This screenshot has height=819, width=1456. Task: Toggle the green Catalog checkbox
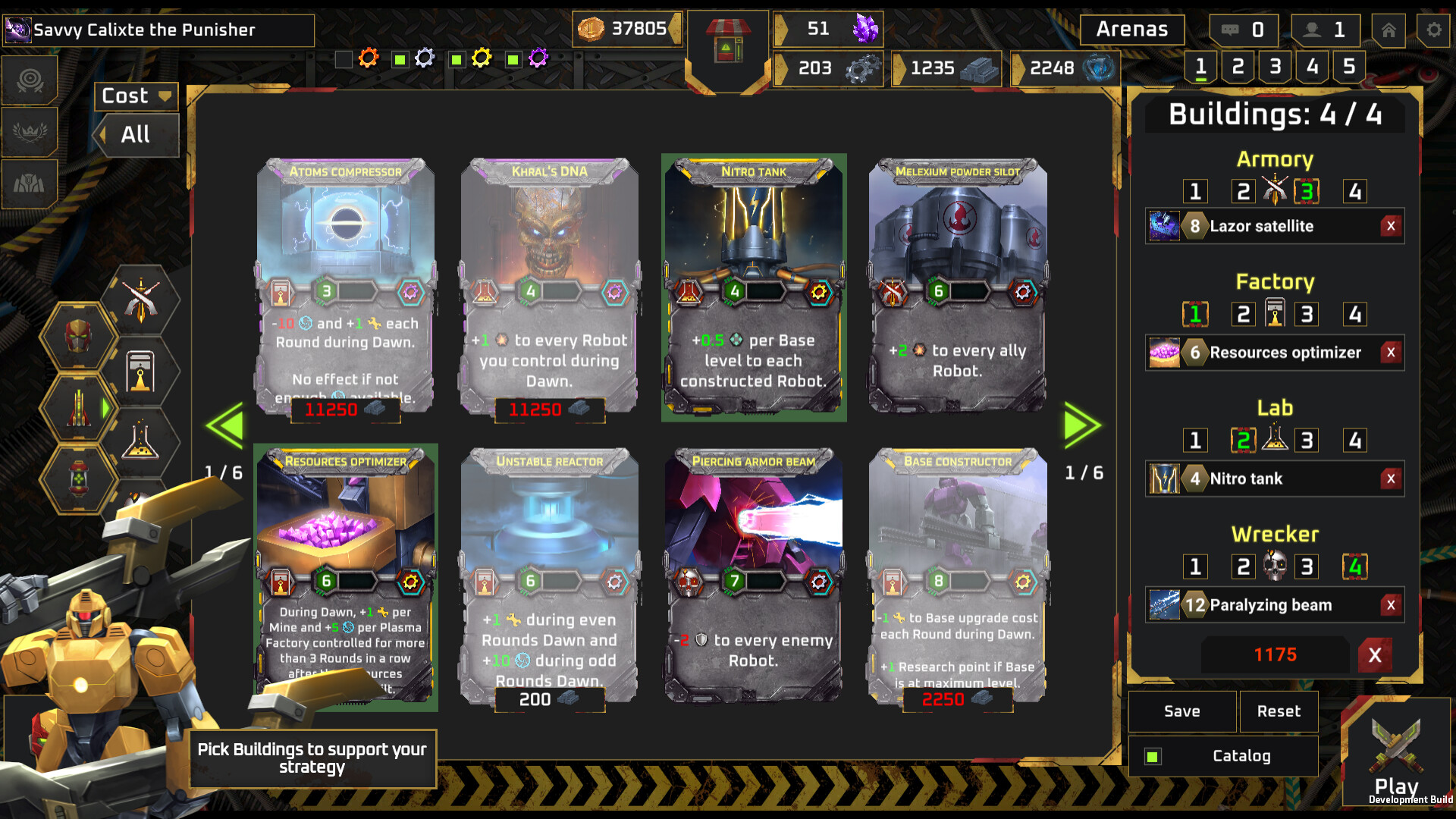click(x=1152, y=756)
